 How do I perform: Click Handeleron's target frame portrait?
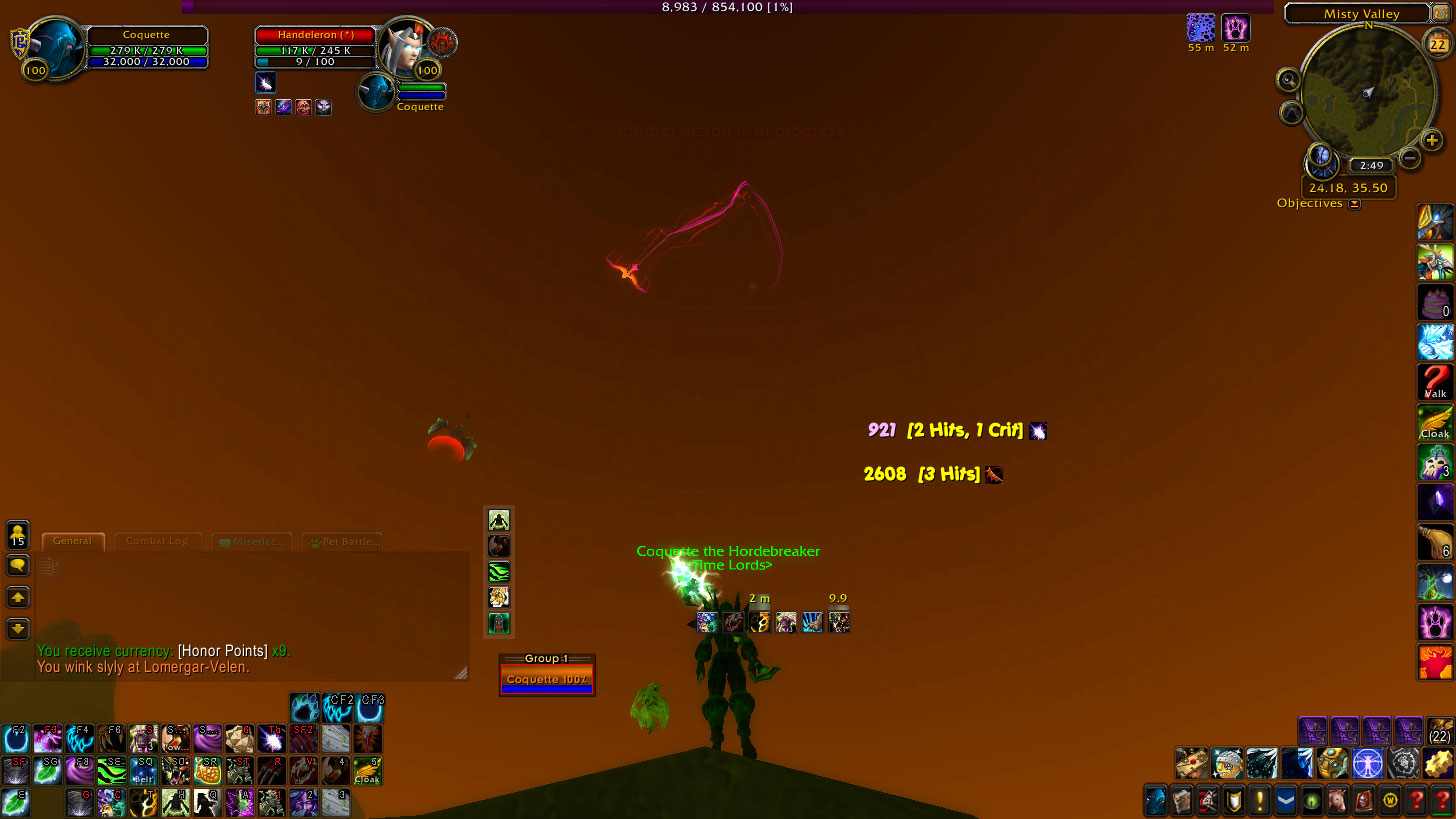(x=404, y=46)
